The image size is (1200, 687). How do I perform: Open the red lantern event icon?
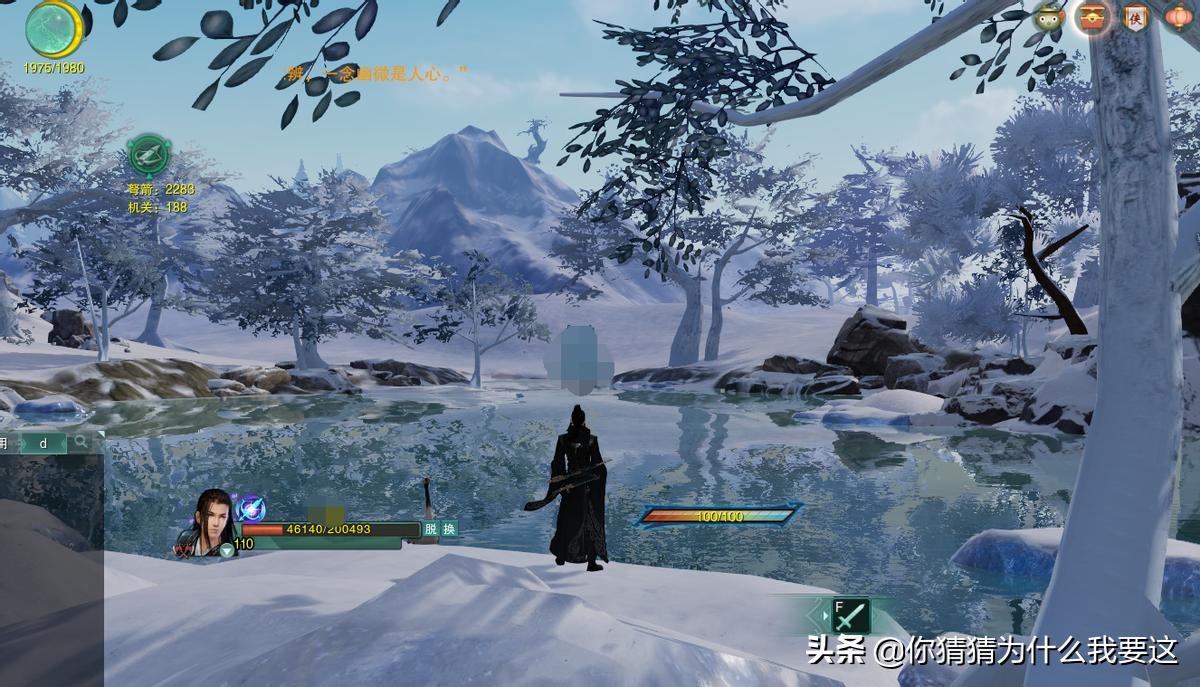[1179, 17]
